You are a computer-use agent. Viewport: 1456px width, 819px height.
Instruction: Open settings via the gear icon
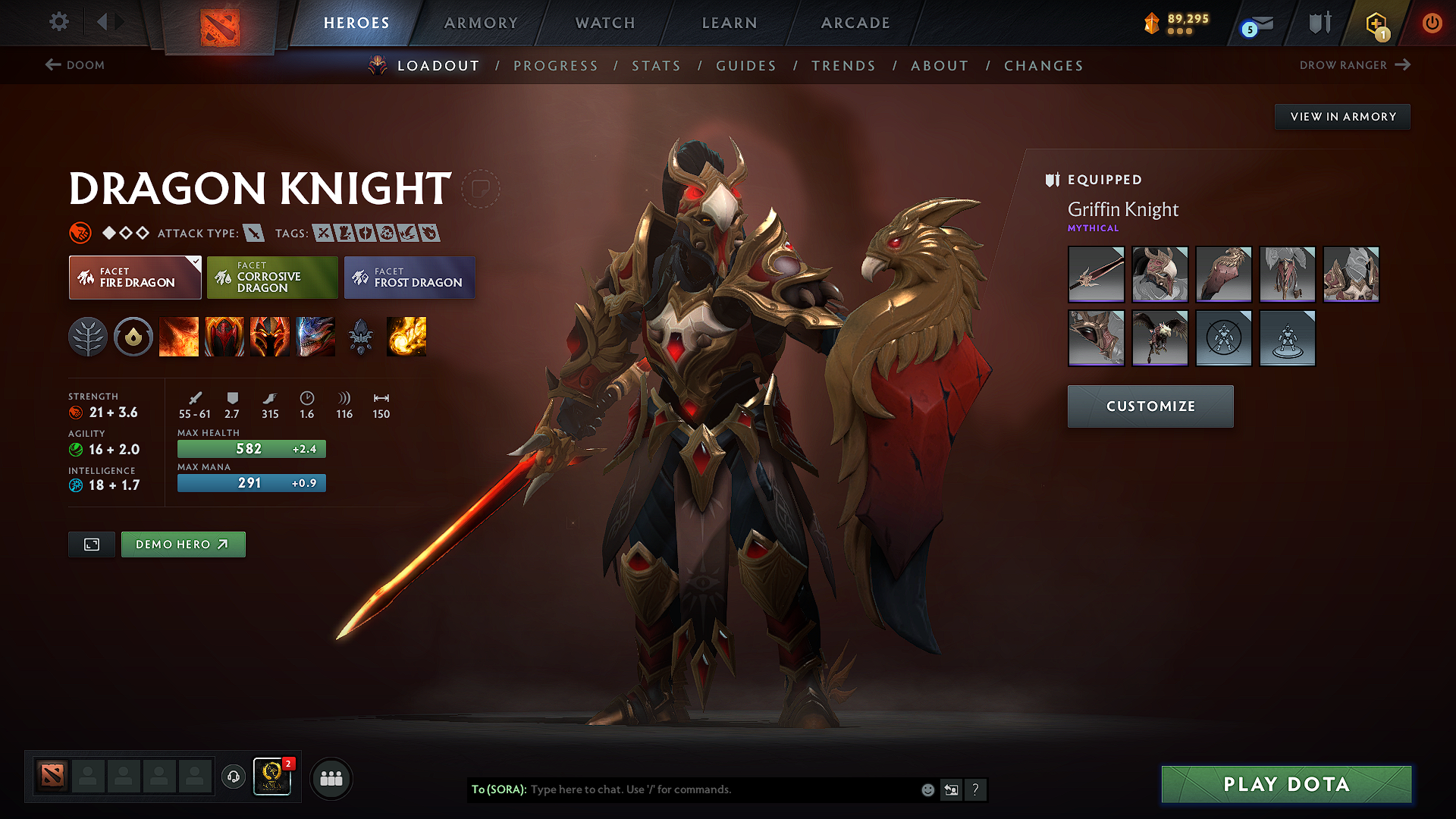[58, 22]
